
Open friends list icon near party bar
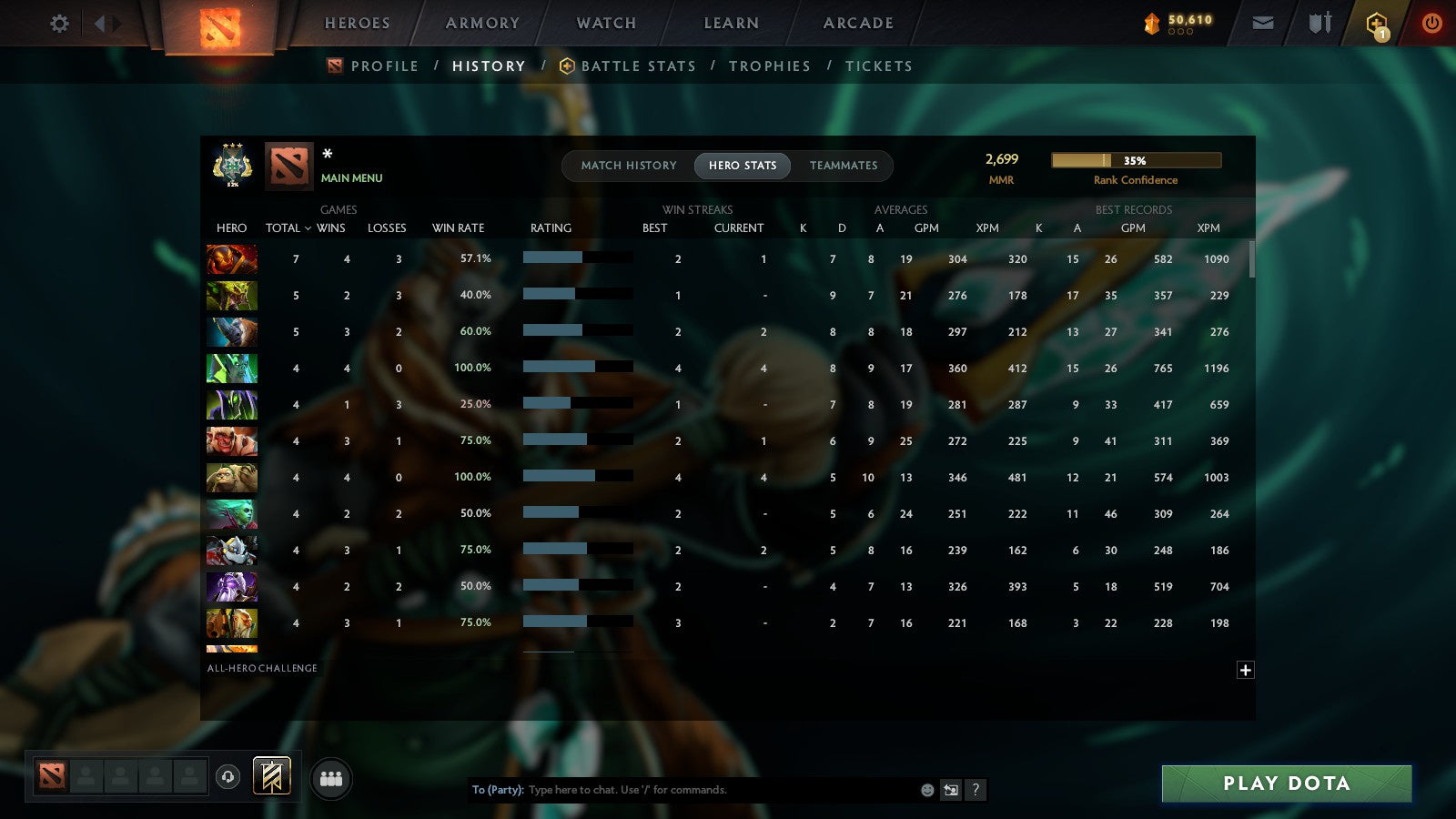pos(331,778)
